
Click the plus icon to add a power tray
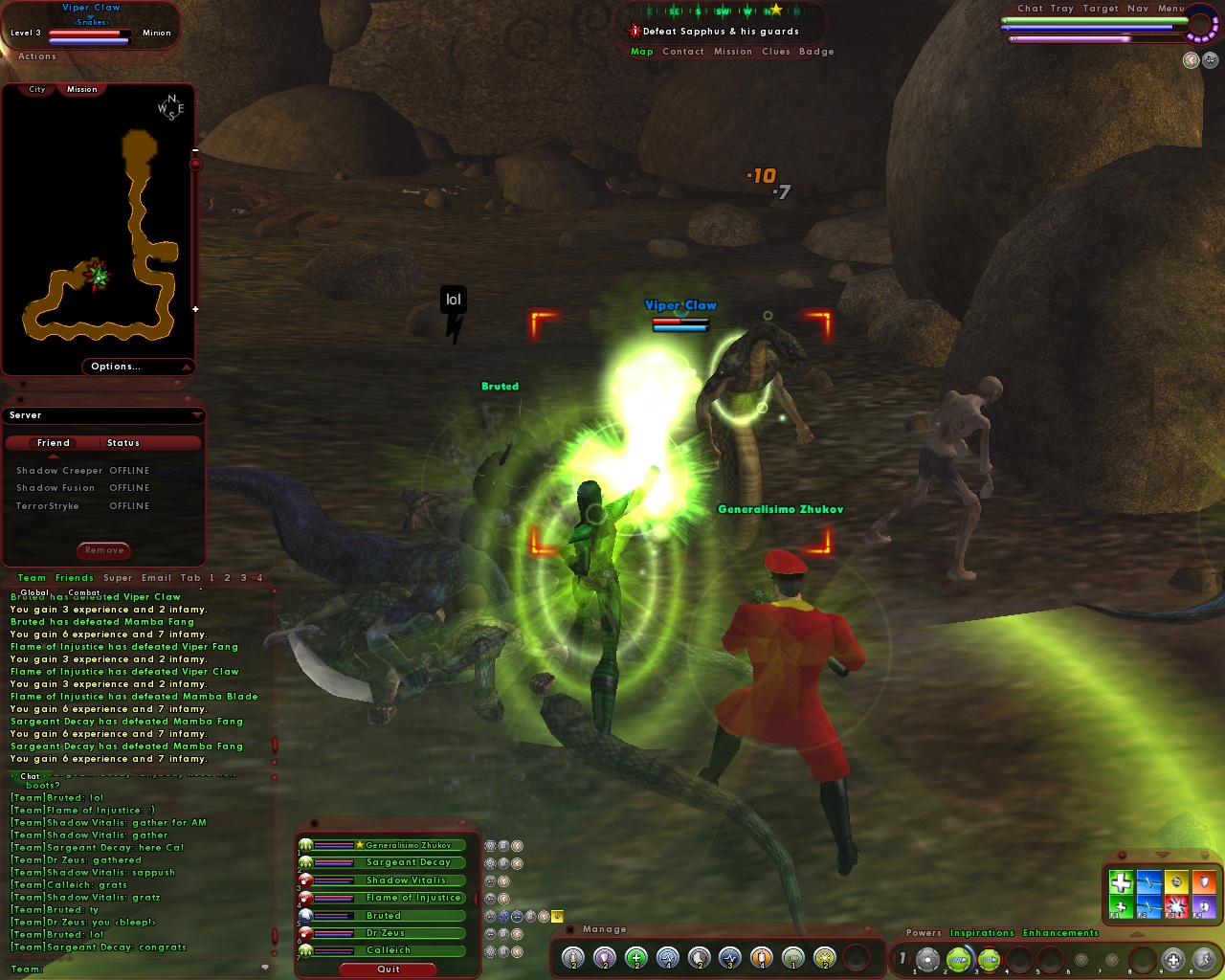coord(1171,957)
